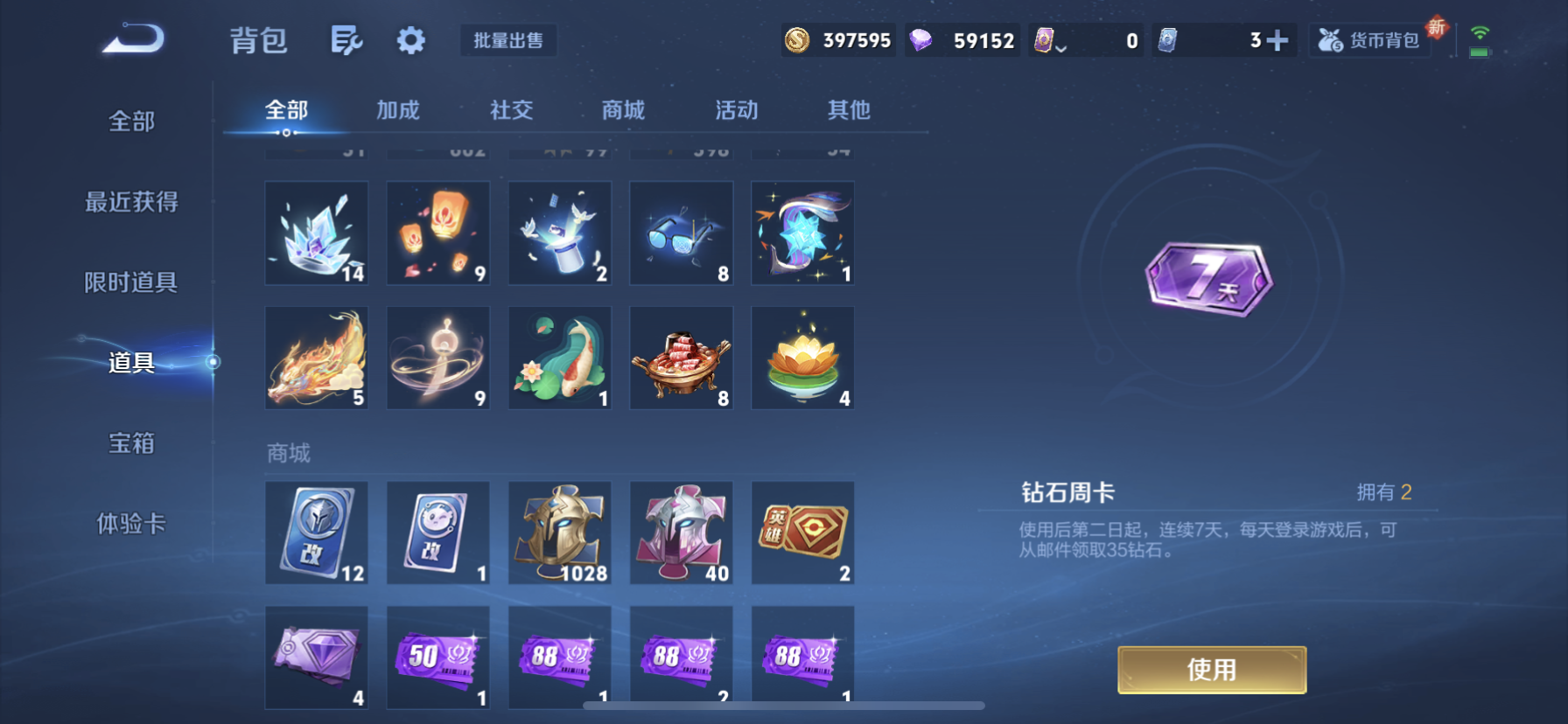Screen dimensions: 1568x724
Task: Choose the fire dragon item slot
Action: pyautogui.click(x=317, y=358)
